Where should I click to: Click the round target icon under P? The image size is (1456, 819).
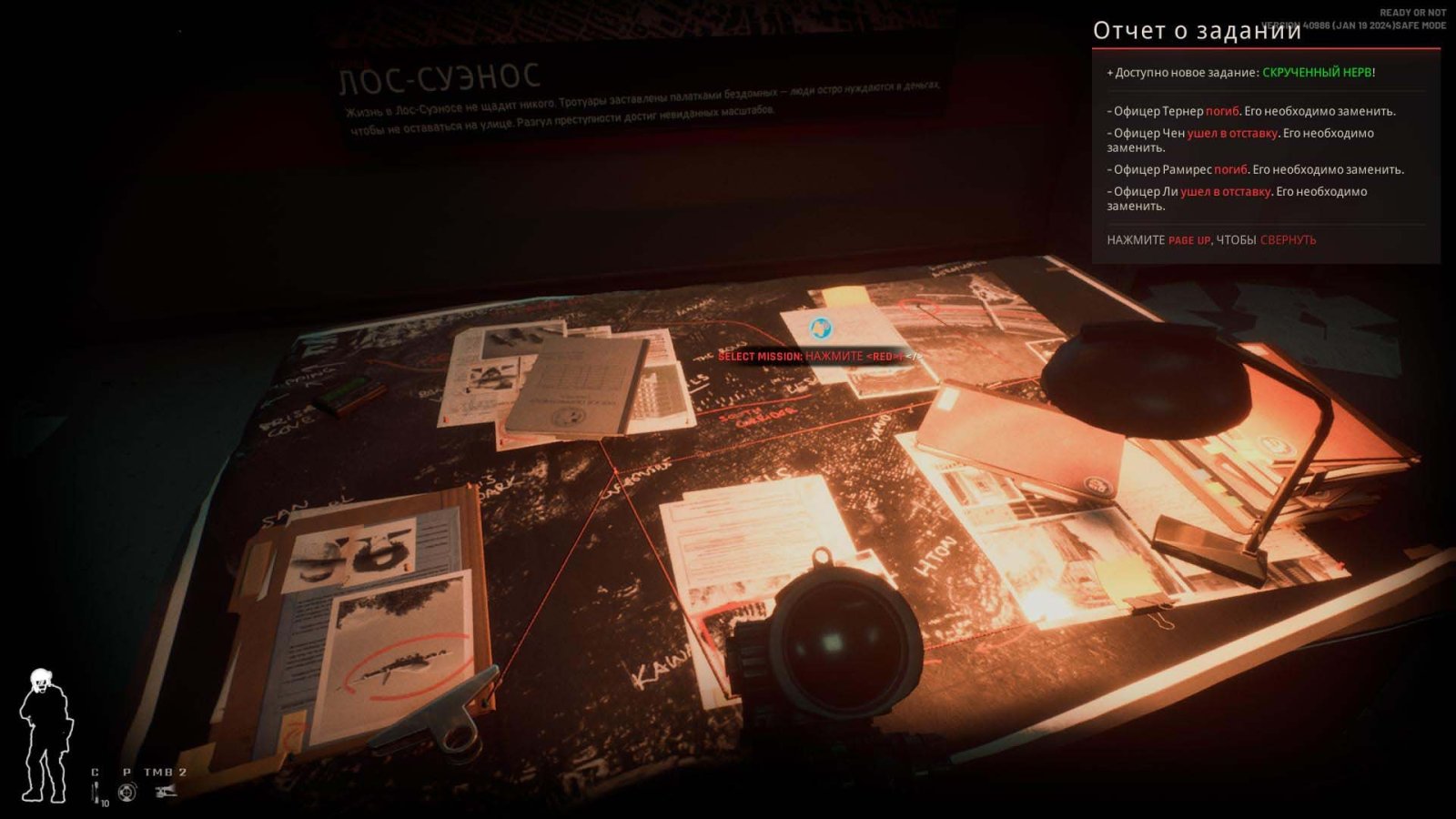(x=127, y=792)
